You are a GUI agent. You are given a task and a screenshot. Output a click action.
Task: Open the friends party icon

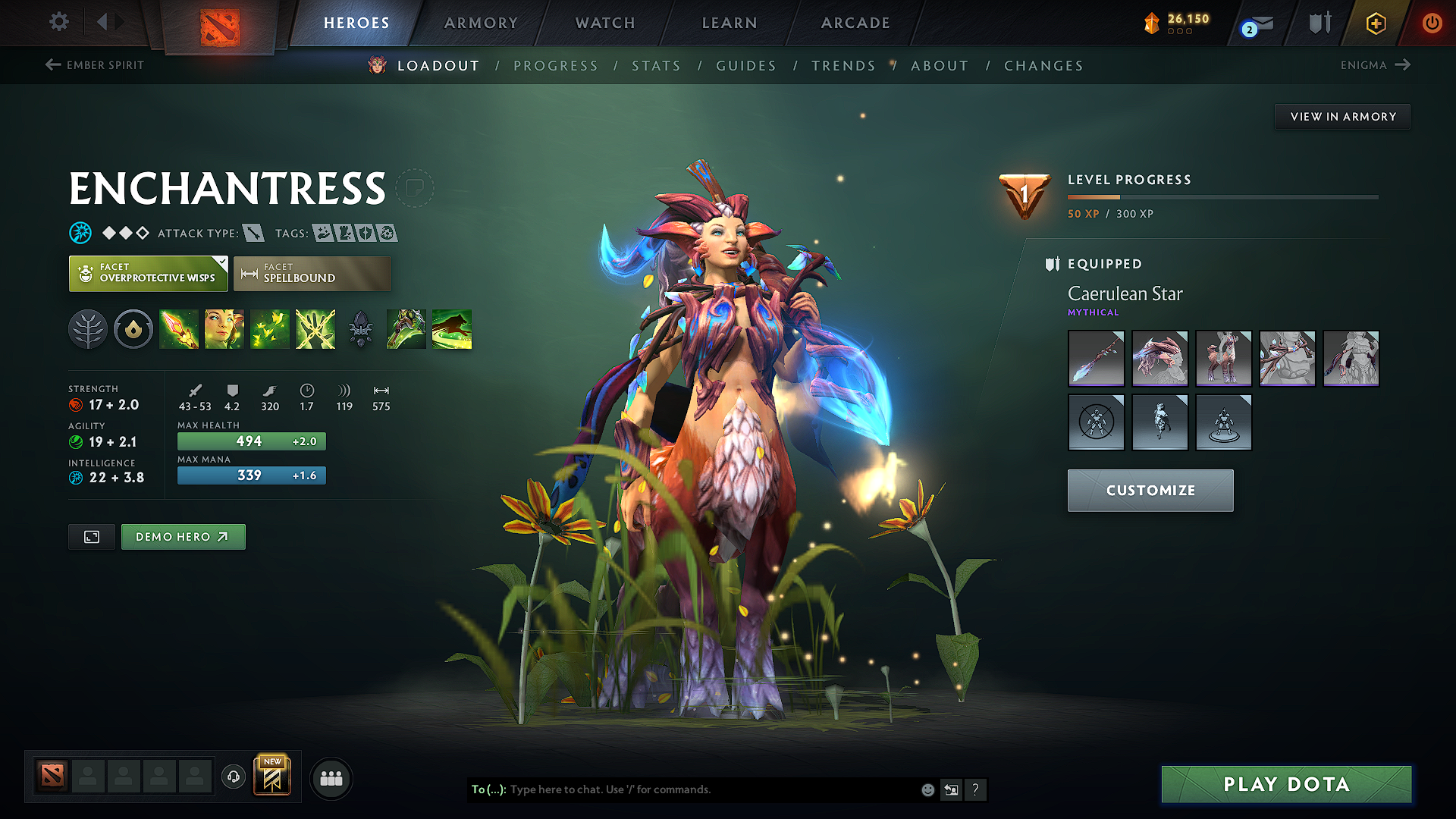click(331, 777)
